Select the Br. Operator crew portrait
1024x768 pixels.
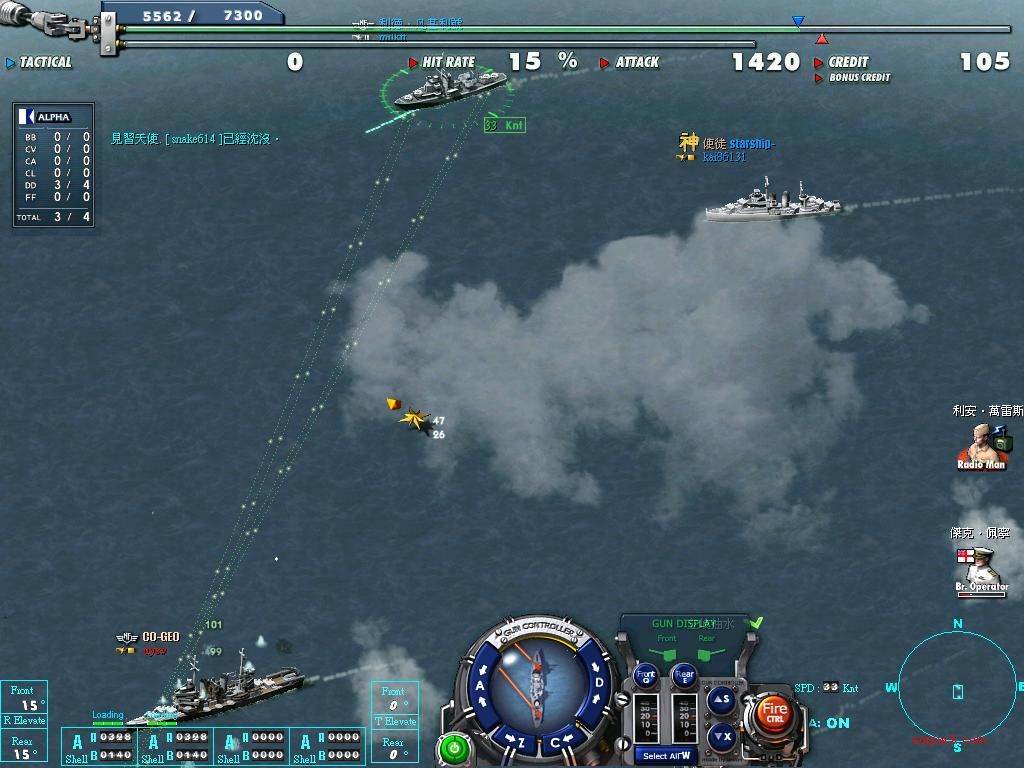click(x=980, y=567)
